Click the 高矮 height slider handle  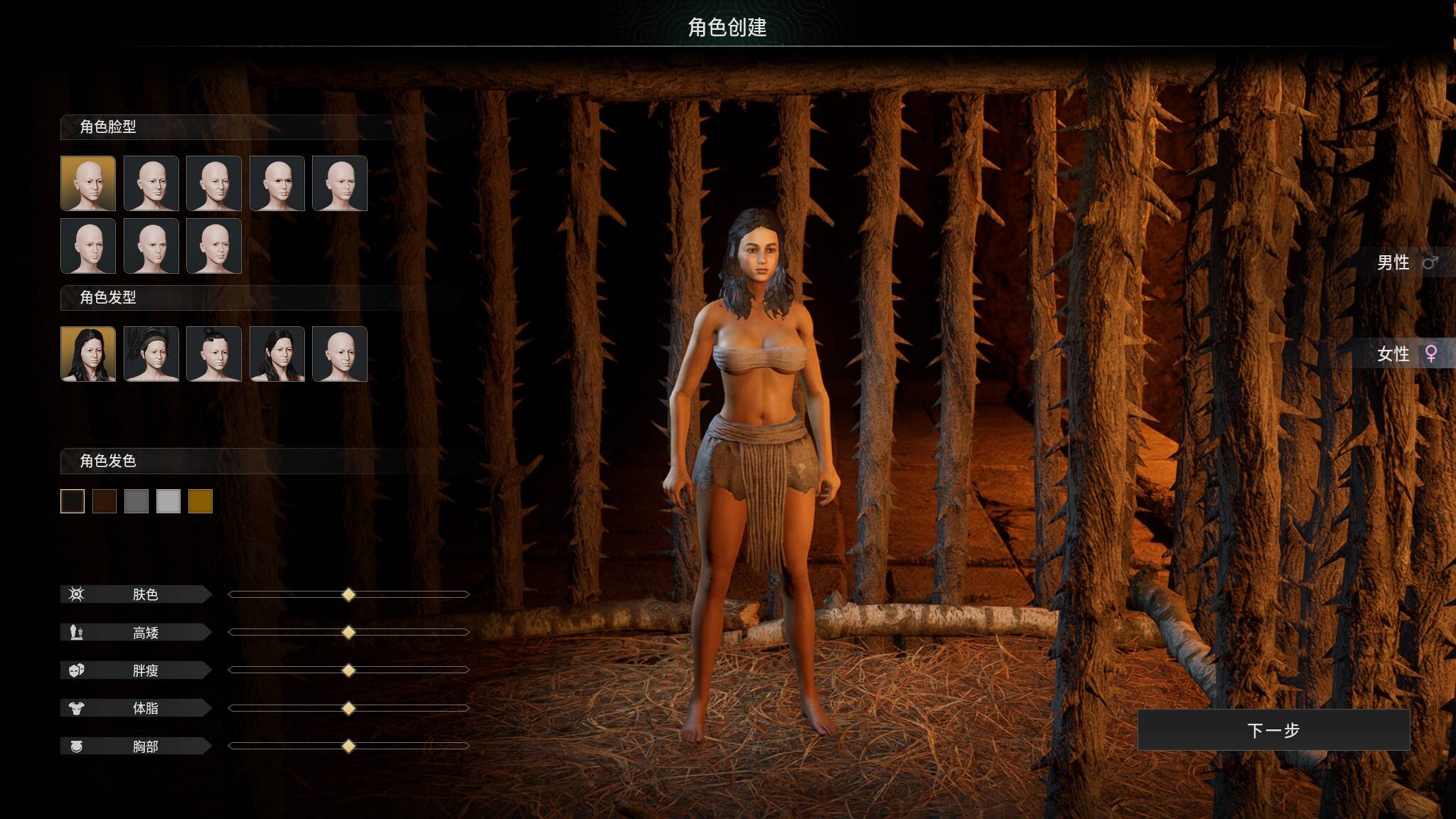point(348,632)
